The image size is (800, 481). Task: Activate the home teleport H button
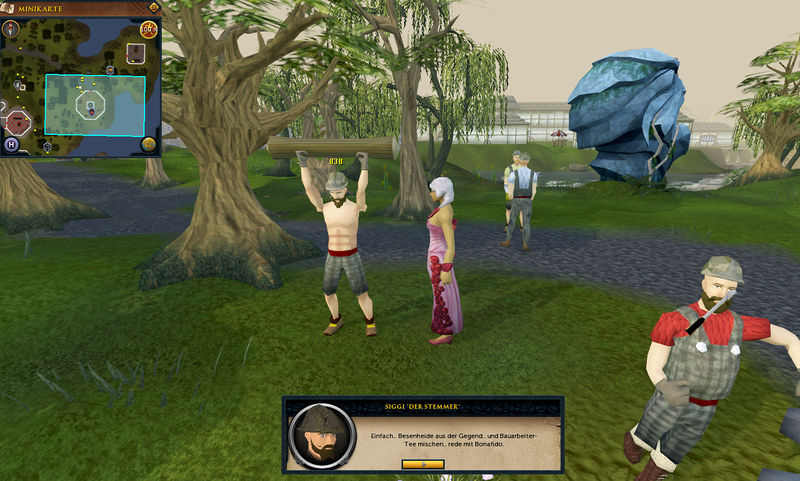point(12,144)
